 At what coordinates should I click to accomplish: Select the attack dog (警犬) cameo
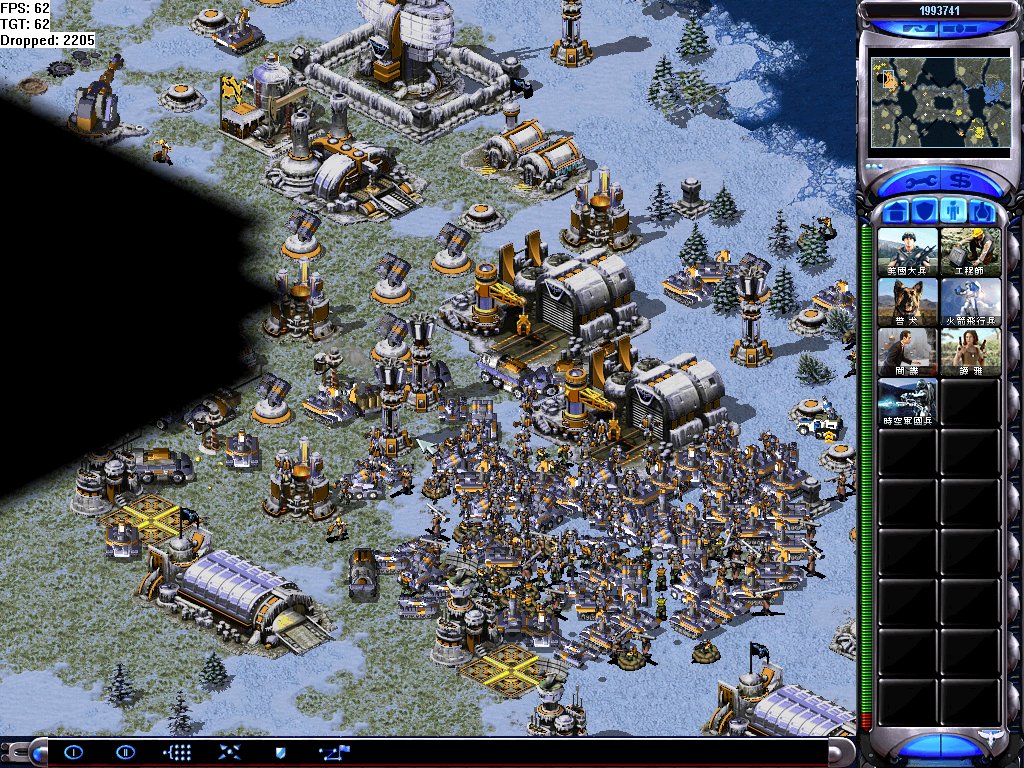(x=908, y=302)
